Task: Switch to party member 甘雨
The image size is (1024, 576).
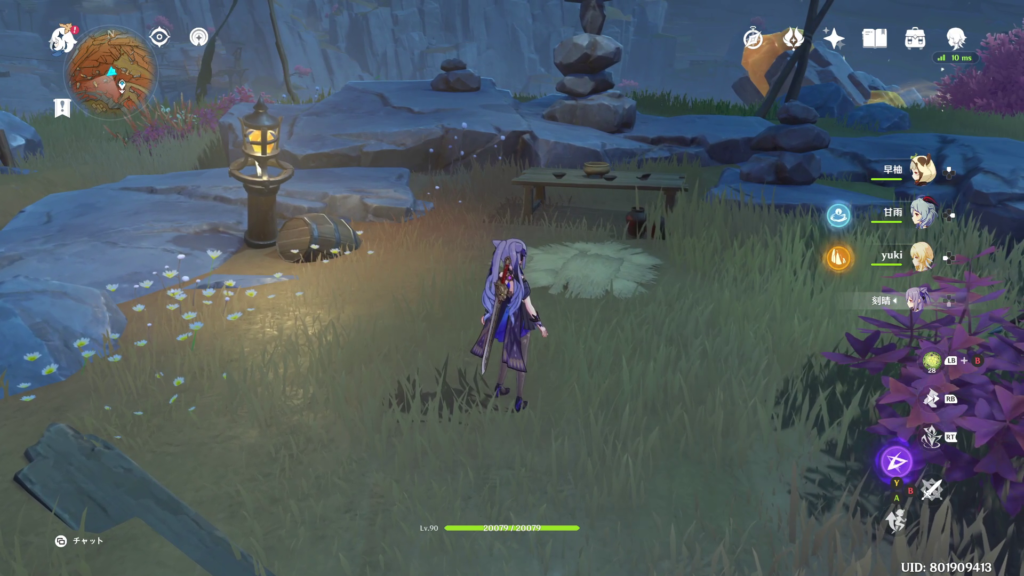Action: tap(920, 213)
